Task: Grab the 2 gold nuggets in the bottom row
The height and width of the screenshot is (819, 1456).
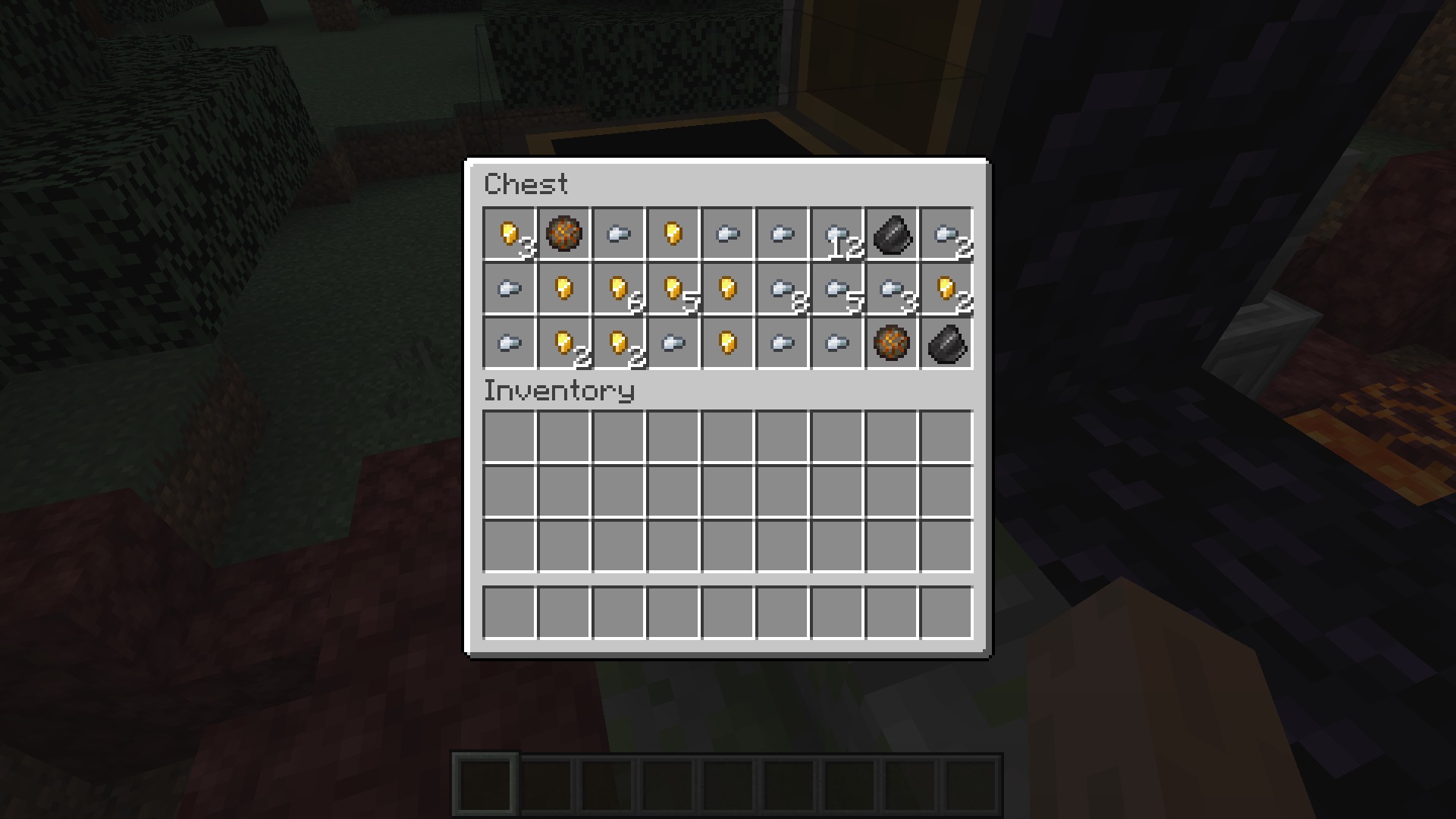Action: (x=563, y=344)
